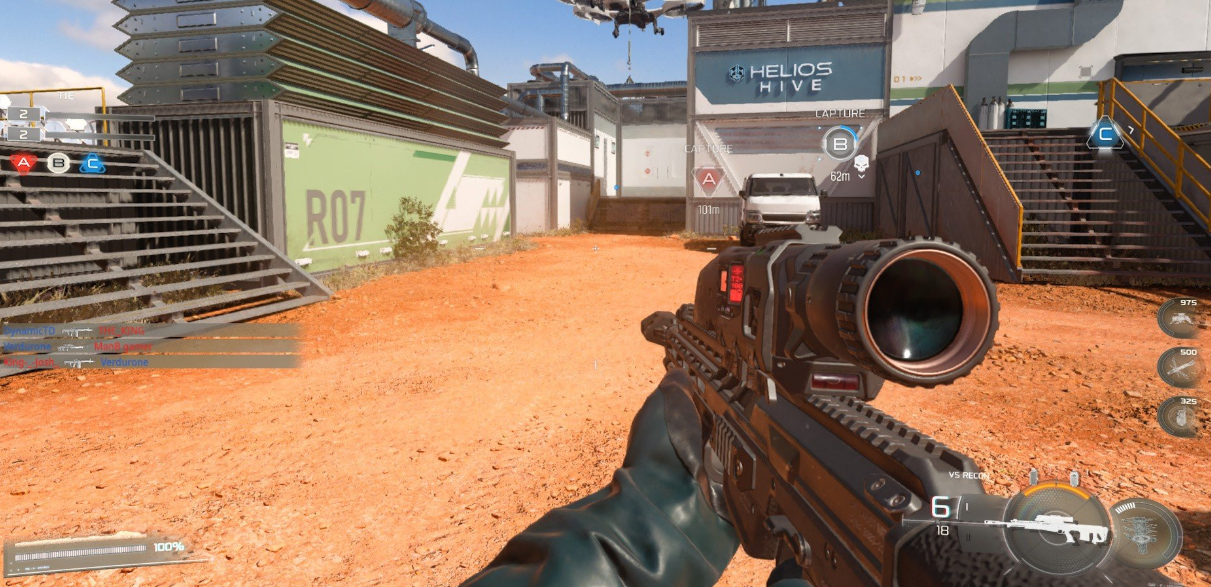Select the white B objective status icon
The image size is (1211, 587).
(58, 162)
